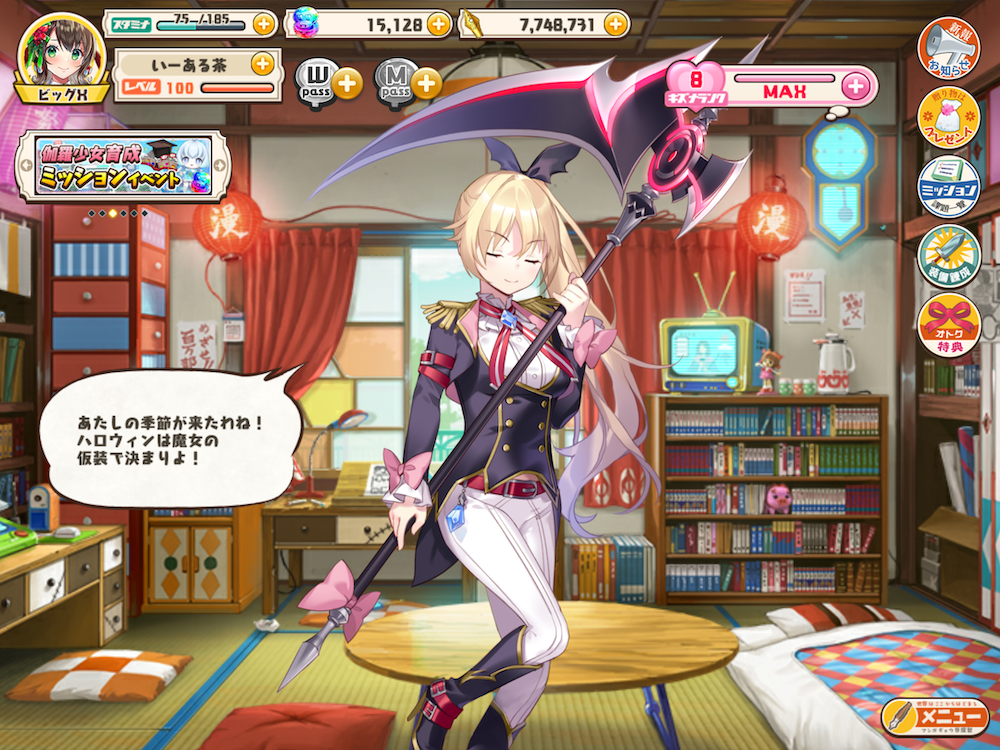The height and width of the screenshot is (750, 1000).
Task: Open the メニュー button
Action: click(x=935, y=716)
